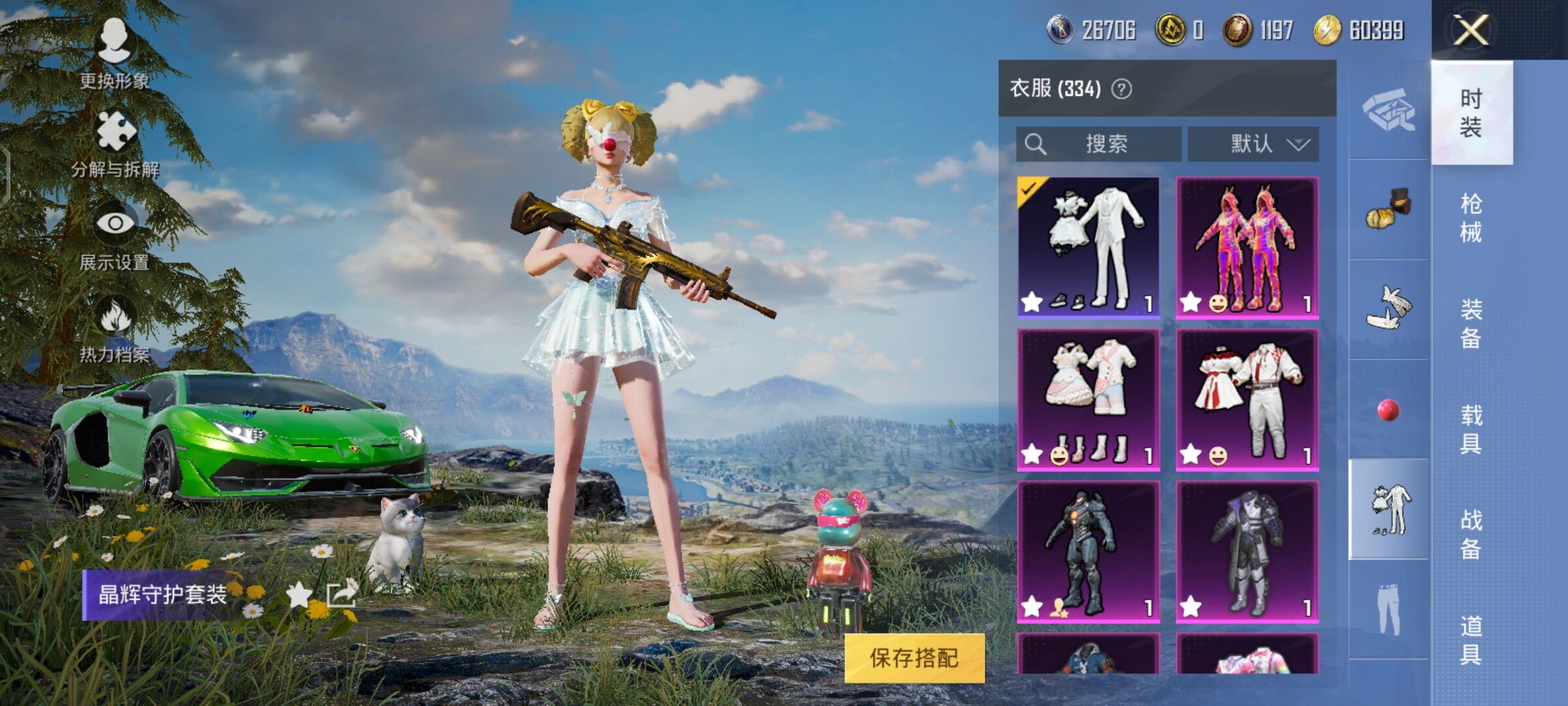Switch to the 时装 tab
Image resolution: width=1568 pixels, height=706 pixels.
point(1471,112)
